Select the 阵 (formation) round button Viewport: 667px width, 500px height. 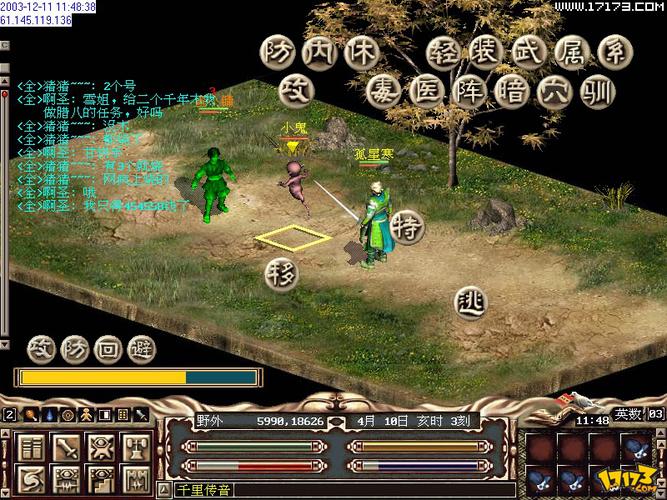tap(470, 94)
